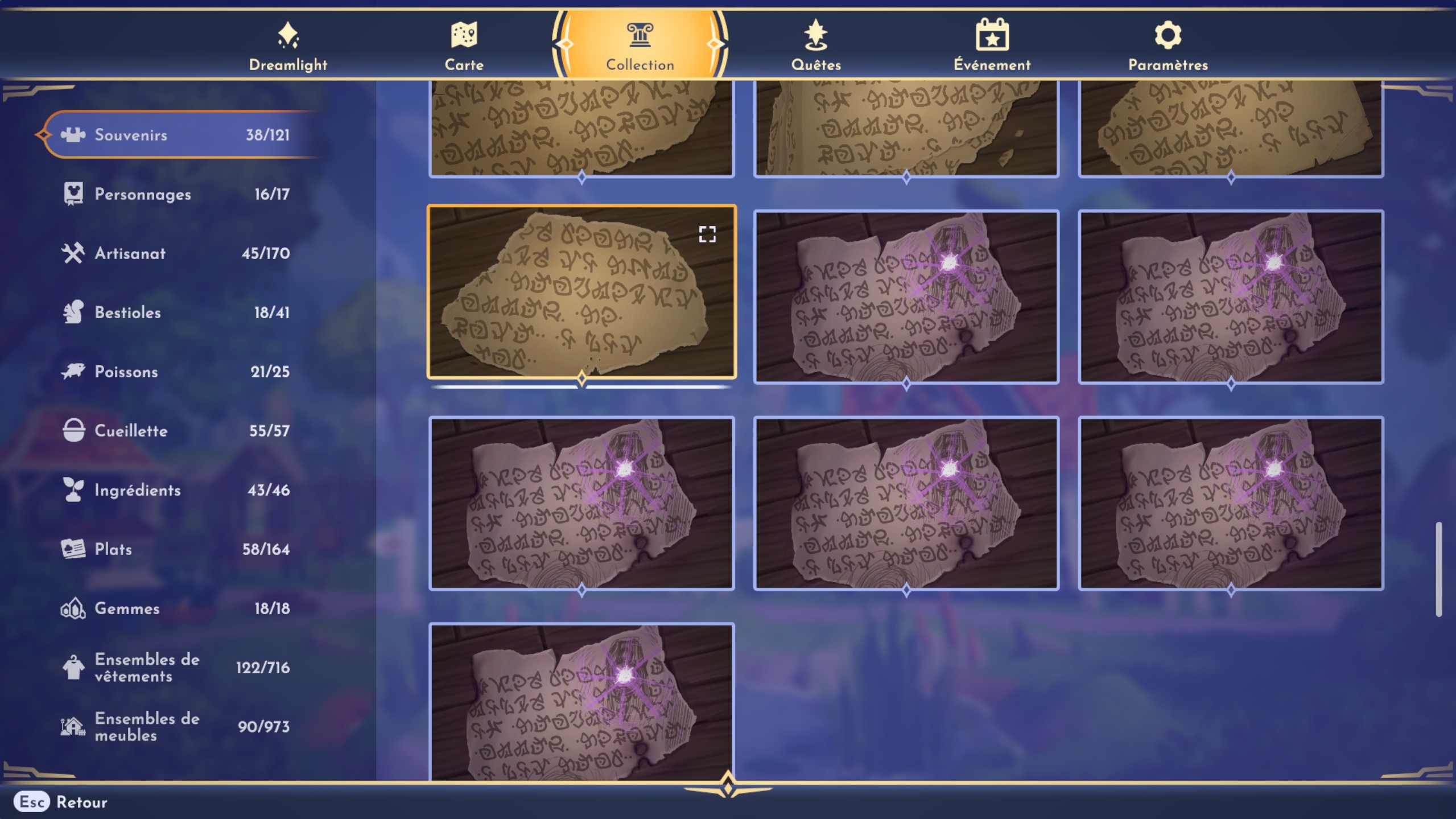Click the Dreamlight sparkle icon
This screenshot has height=819, width=1456.
pyautogui.click(x=288, y=35)
